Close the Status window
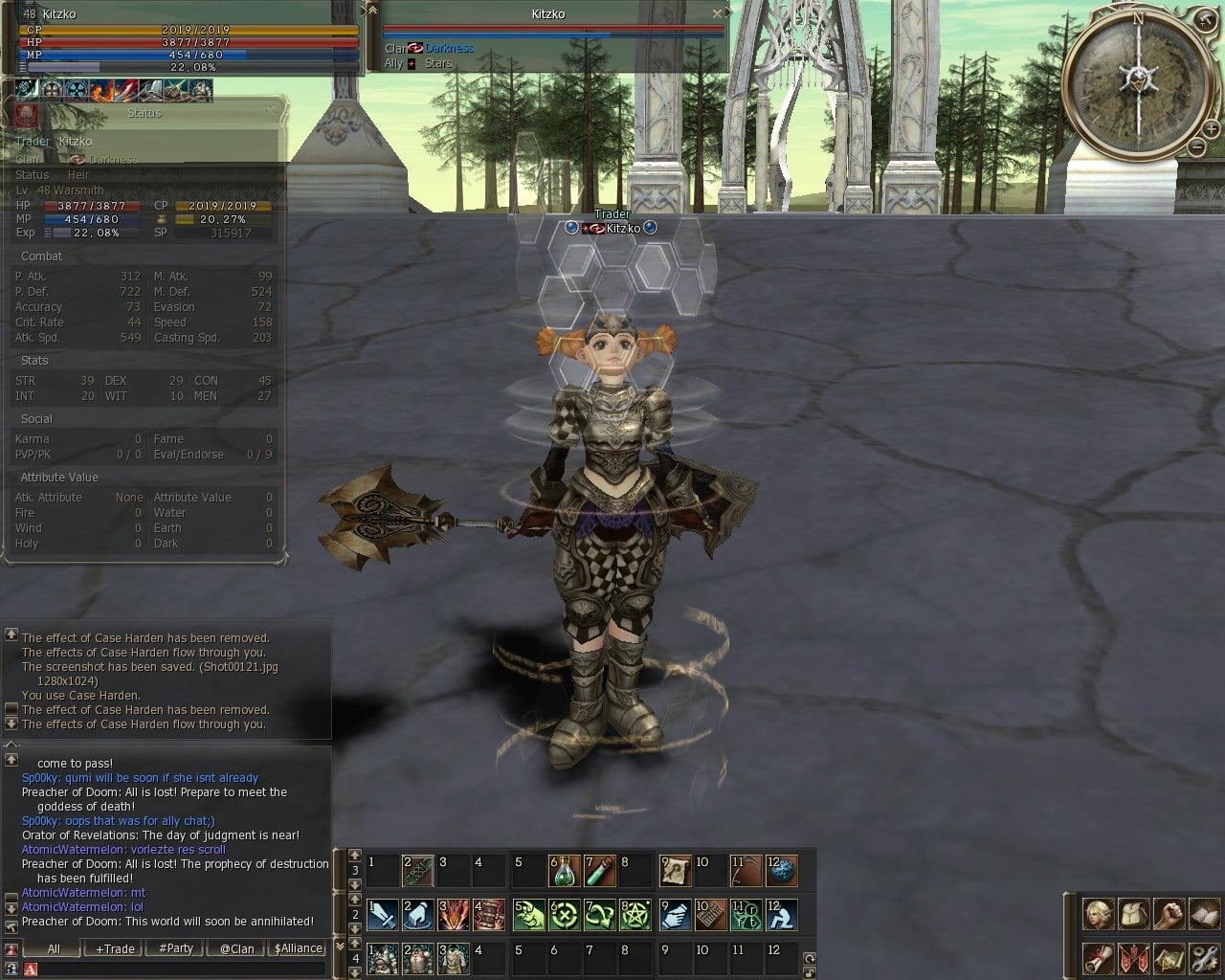Image resolution: width=1225 pixels, height=980 pixels. (271, 110)
